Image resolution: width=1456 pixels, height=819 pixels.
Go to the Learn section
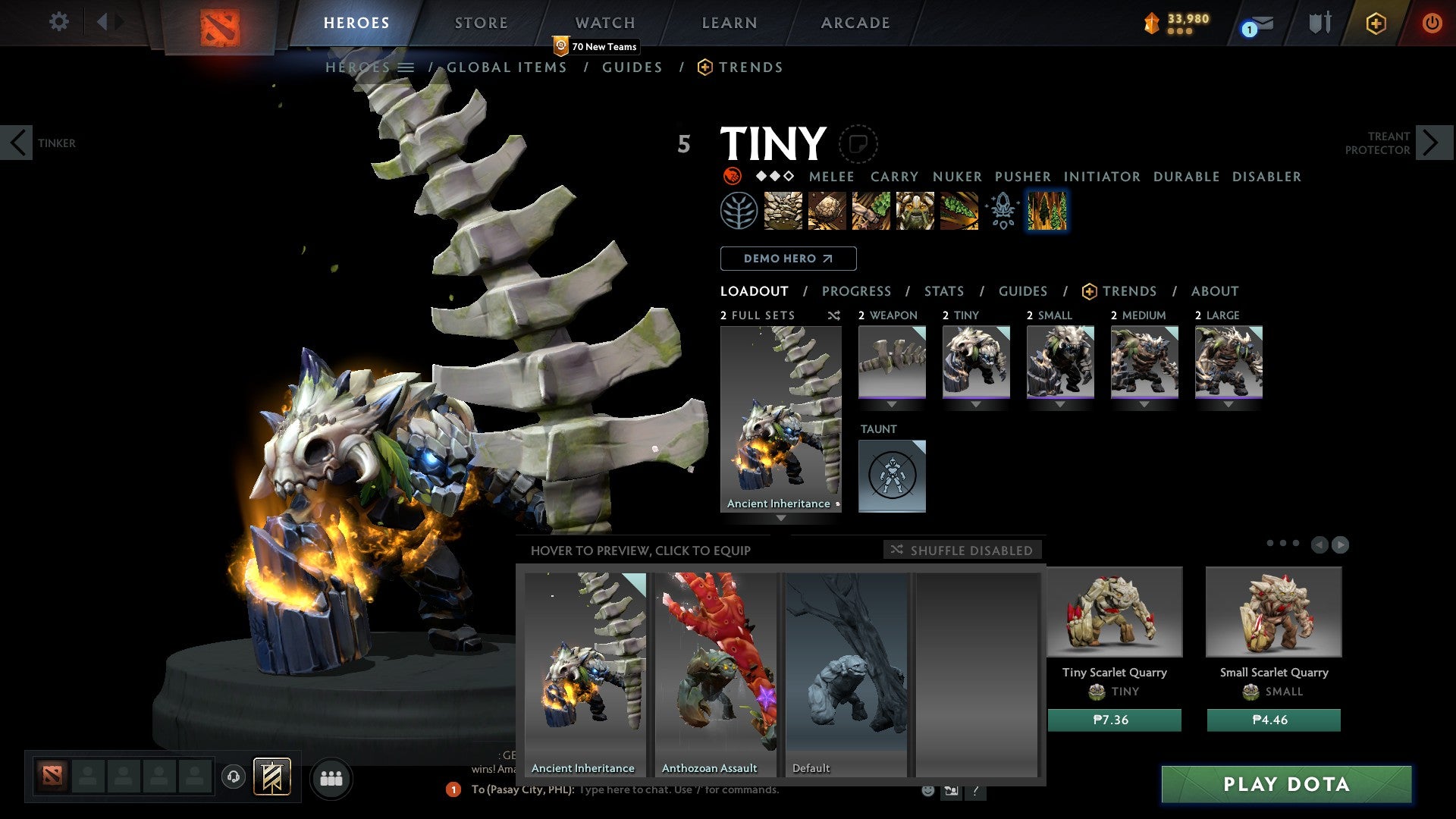tap(729, 23)
